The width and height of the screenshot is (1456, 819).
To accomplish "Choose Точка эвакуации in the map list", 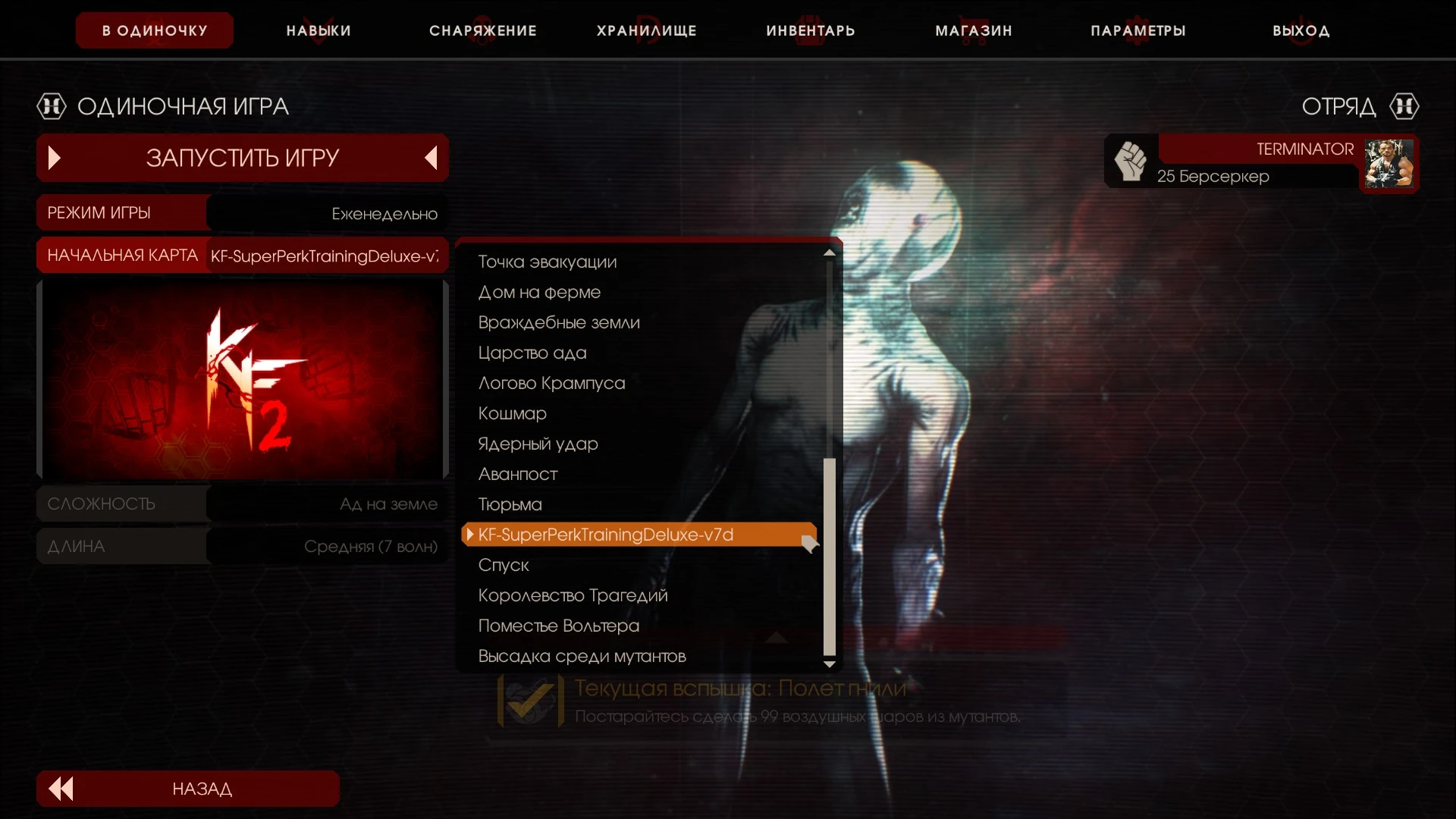I will (x=548, y=262).
